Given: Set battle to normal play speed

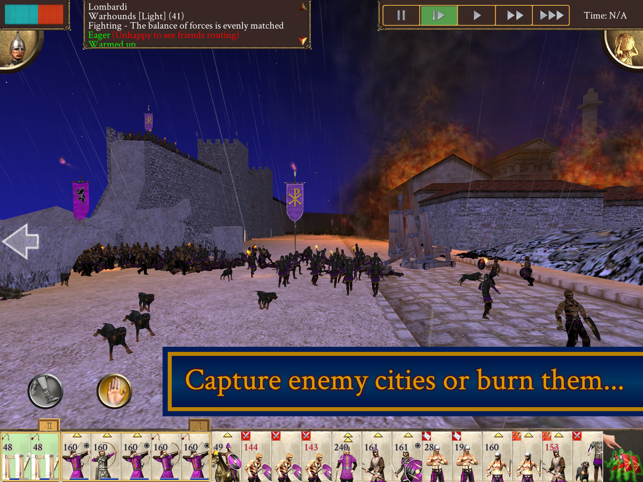Looking at the screenshot, I should (476, 16).
